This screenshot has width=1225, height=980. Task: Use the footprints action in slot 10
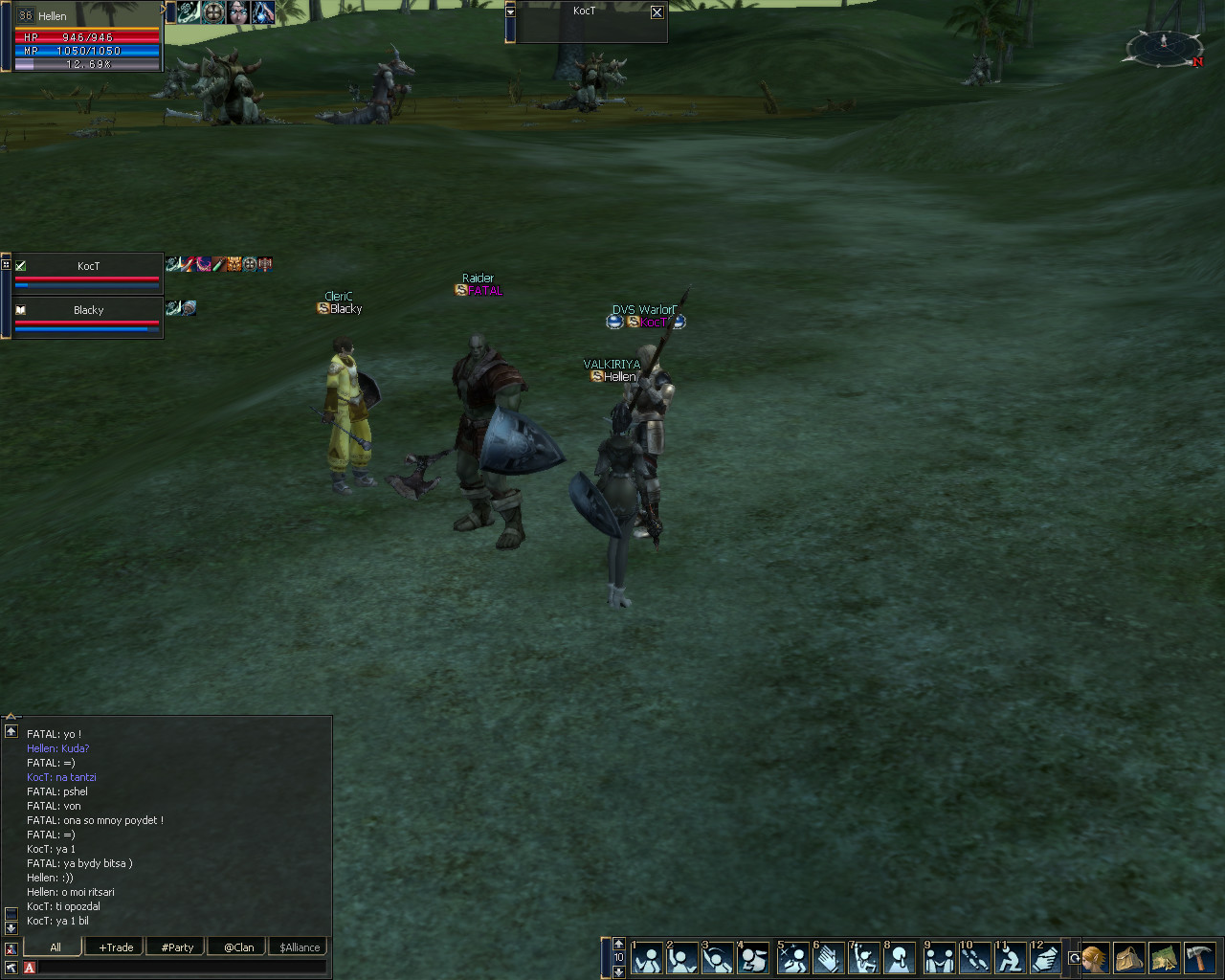coord(974,958)
